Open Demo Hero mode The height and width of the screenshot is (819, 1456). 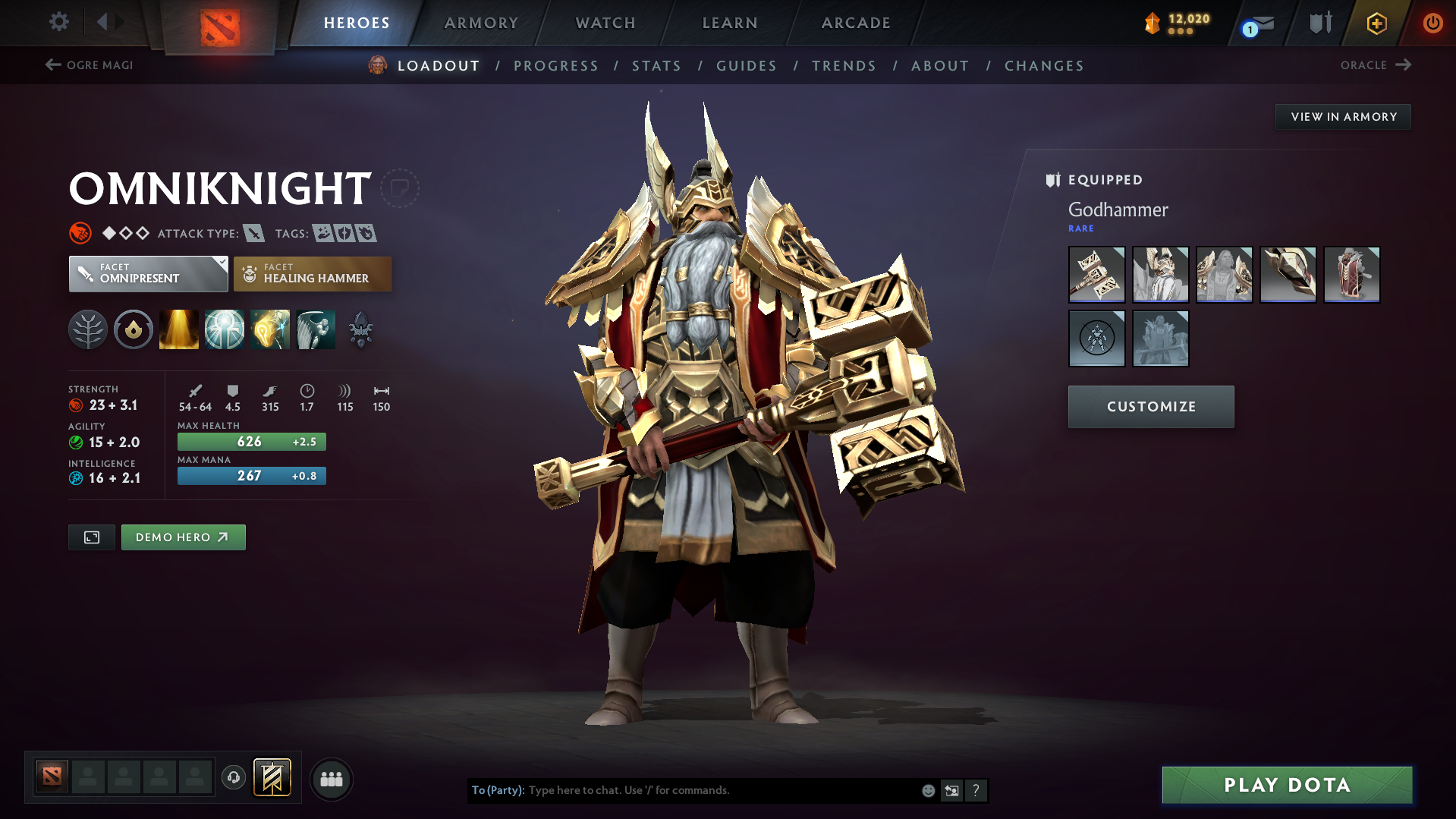(x=183, y=537)
